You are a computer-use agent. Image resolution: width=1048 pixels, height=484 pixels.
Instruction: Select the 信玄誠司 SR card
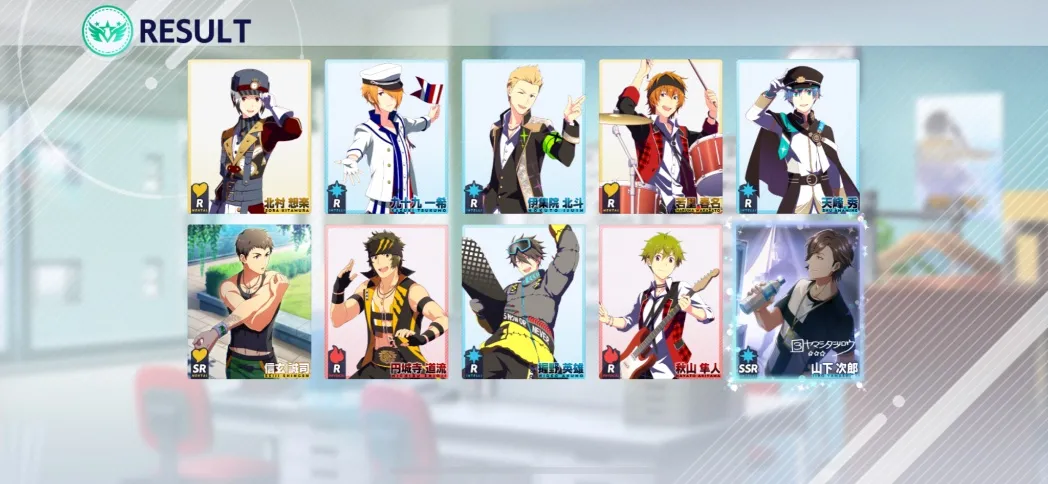point(249,302)
